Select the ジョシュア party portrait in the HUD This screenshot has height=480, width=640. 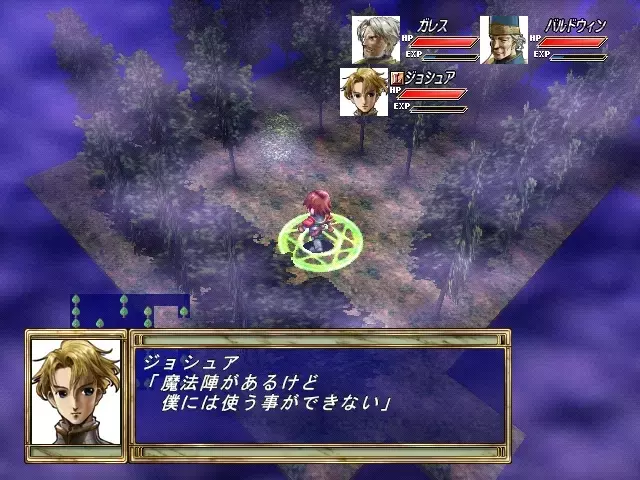coord(363,91)
